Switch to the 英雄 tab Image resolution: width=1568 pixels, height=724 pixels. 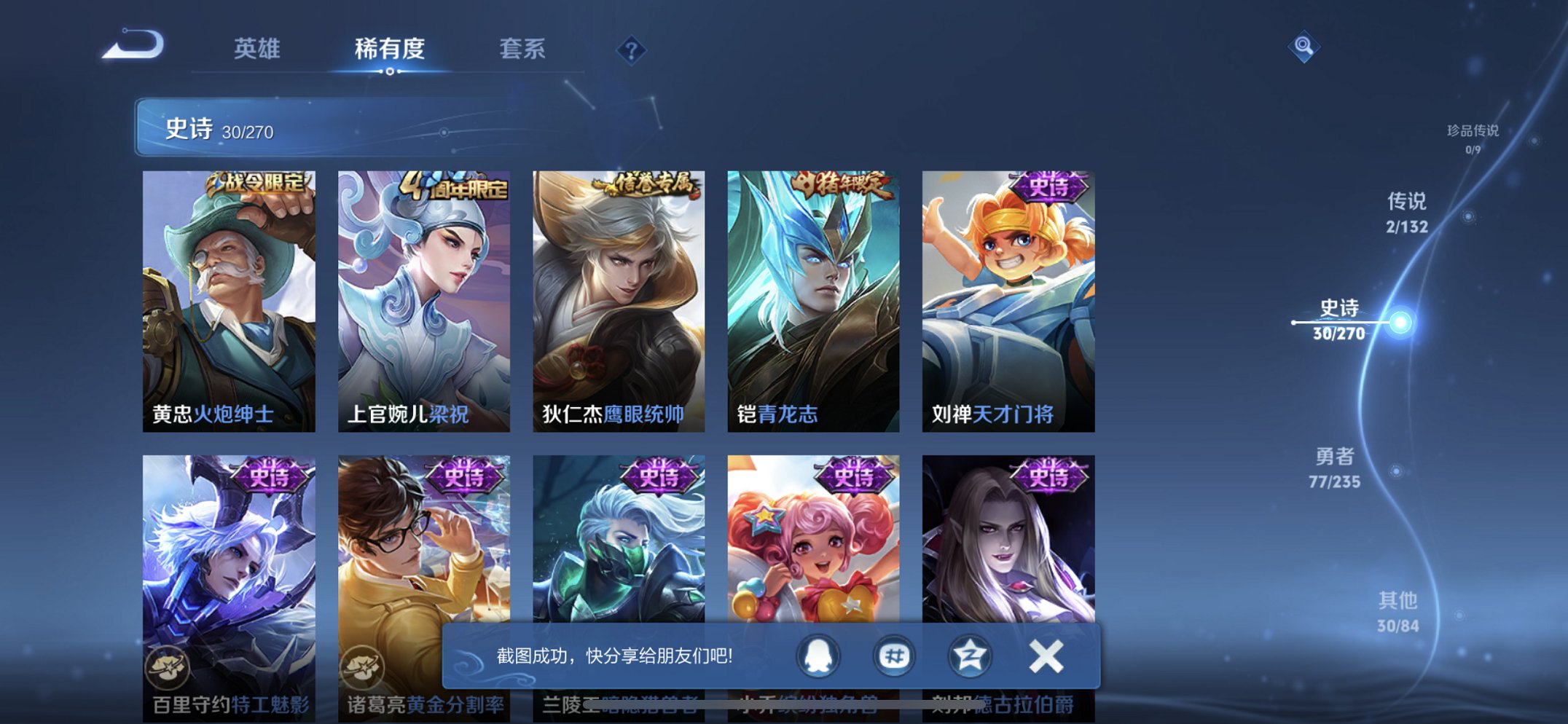click(x=258, y=50)
